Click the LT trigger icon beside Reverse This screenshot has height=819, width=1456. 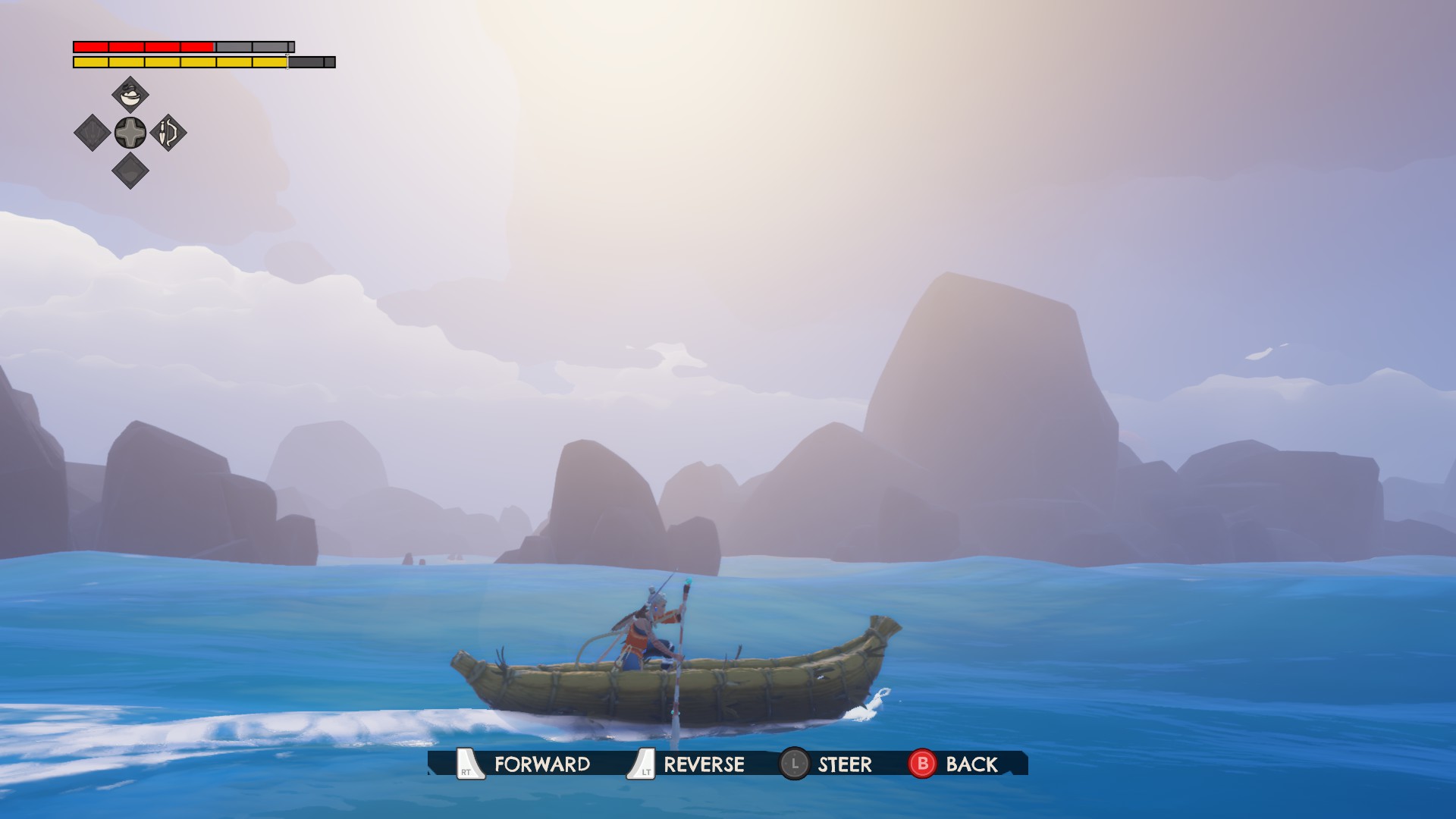(642, 764)
